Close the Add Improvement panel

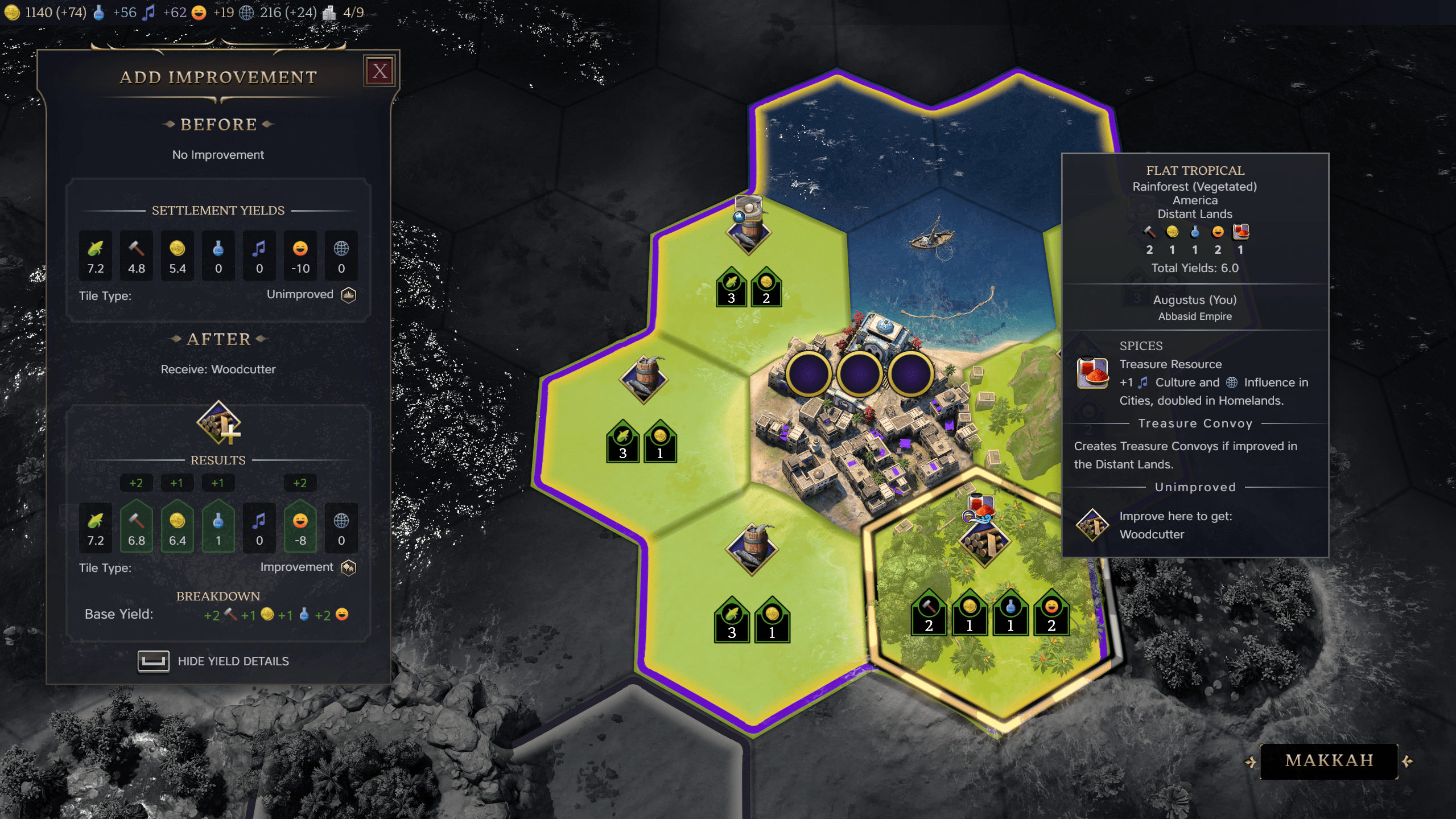(x=380, y=71)
